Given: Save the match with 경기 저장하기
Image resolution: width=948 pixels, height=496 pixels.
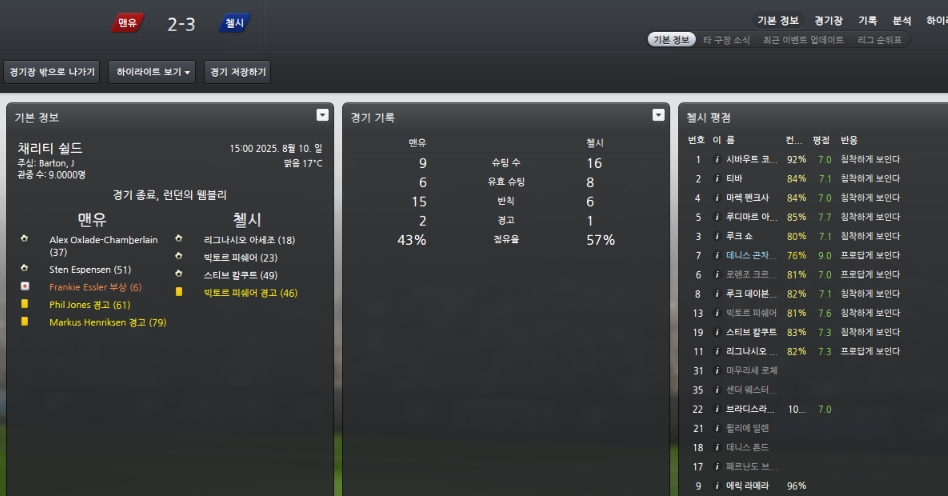Looking at the screenshot, I should point(237,72).
